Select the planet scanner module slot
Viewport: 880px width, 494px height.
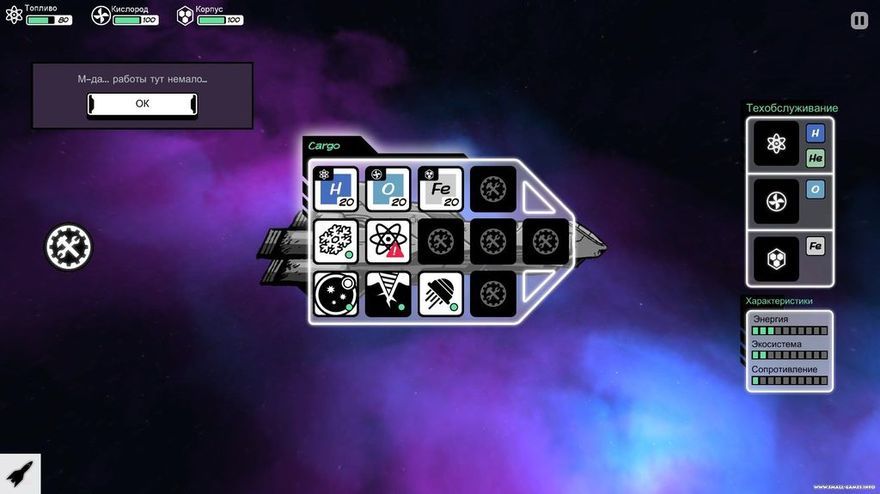[x=335, y=294]
